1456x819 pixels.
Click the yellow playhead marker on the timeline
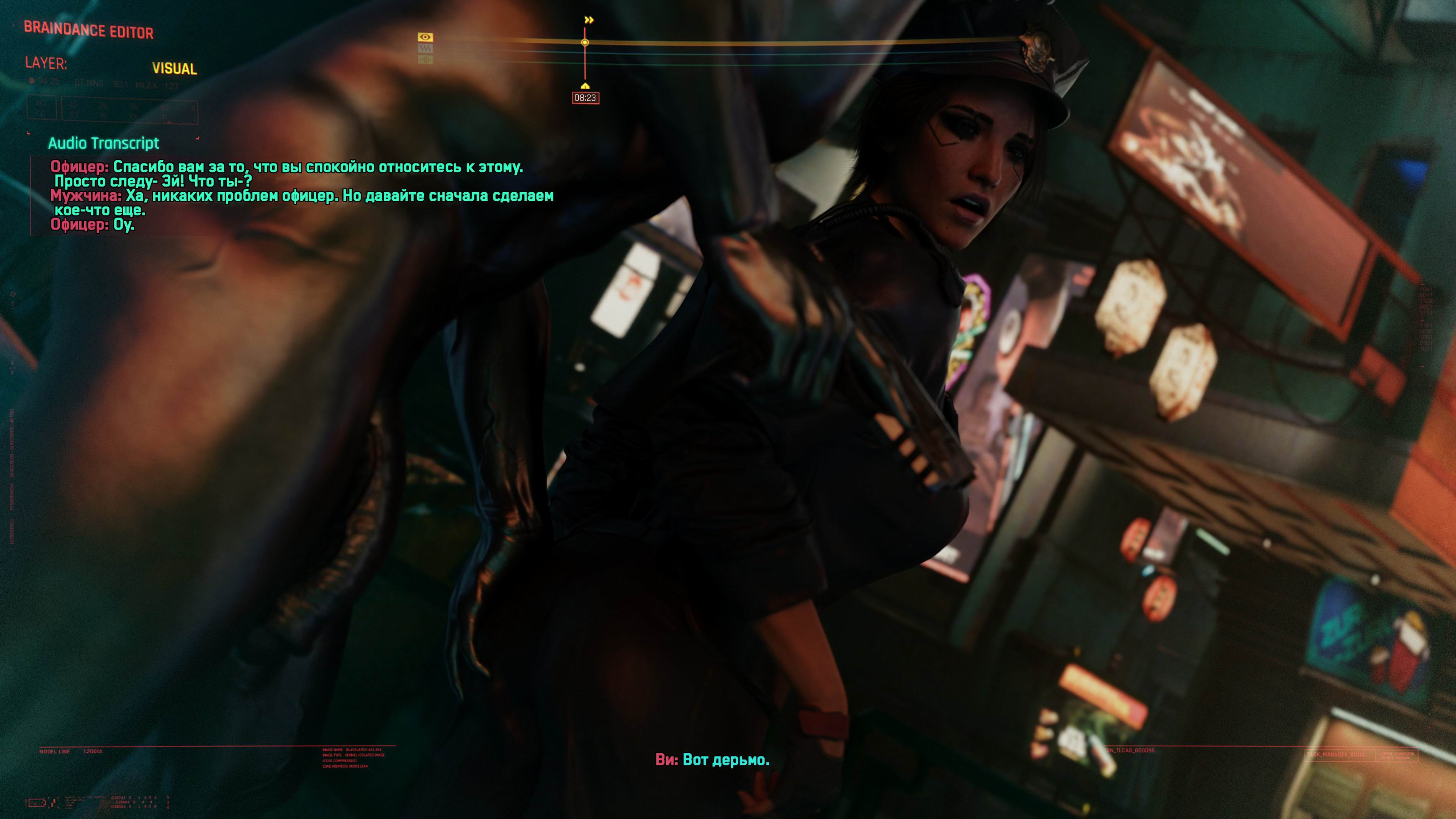(585, 43)
